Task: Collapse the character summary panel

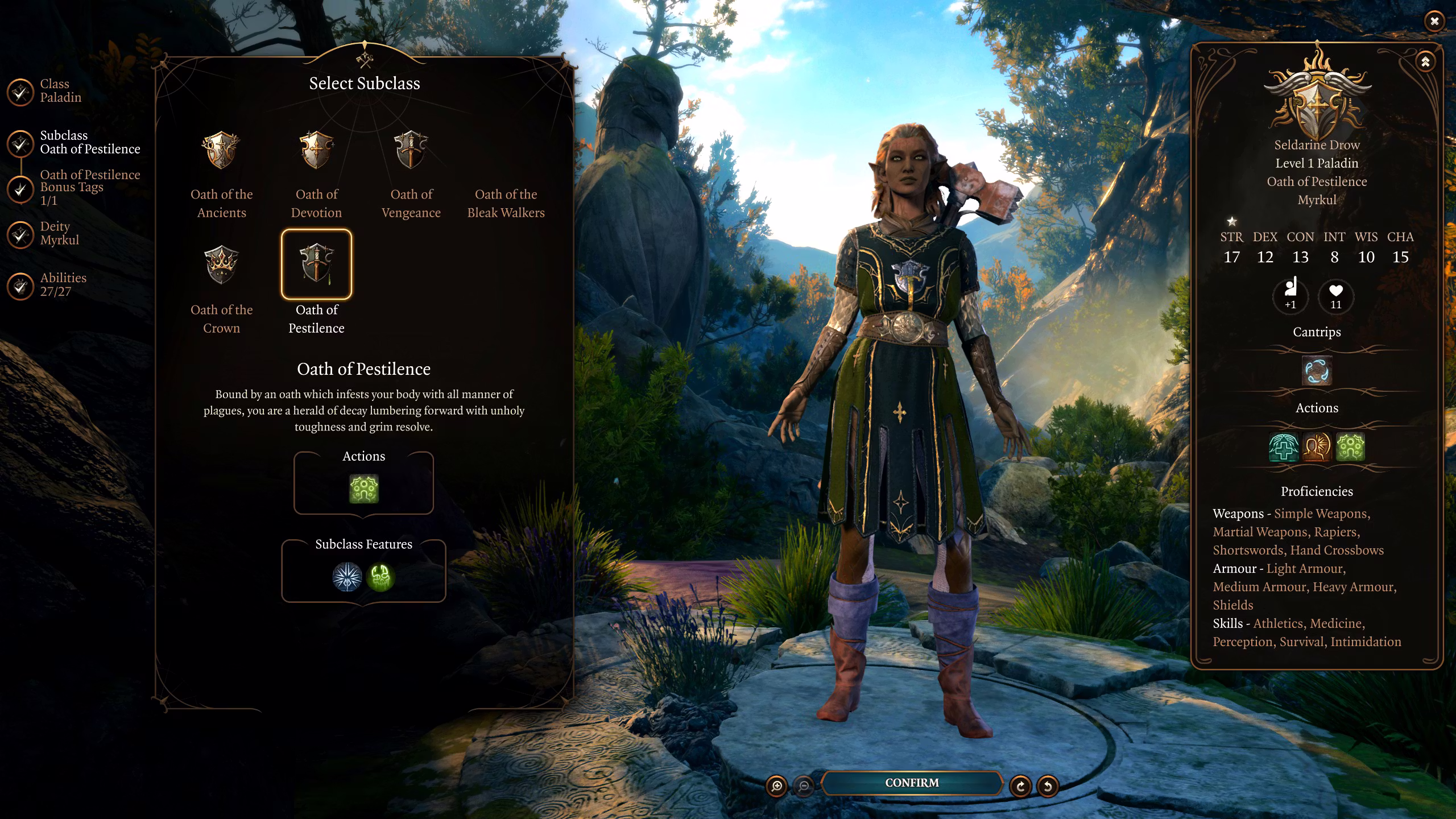Action: [x=1425, y=62]
